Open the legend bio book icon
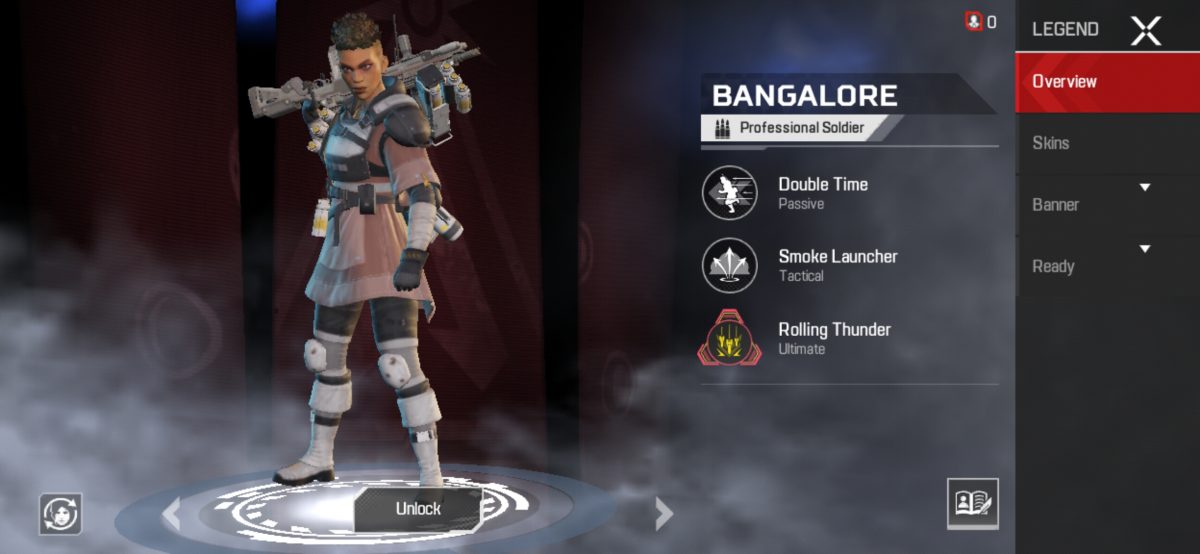This screenshot has height=554, width=1200. coord(972,503)
